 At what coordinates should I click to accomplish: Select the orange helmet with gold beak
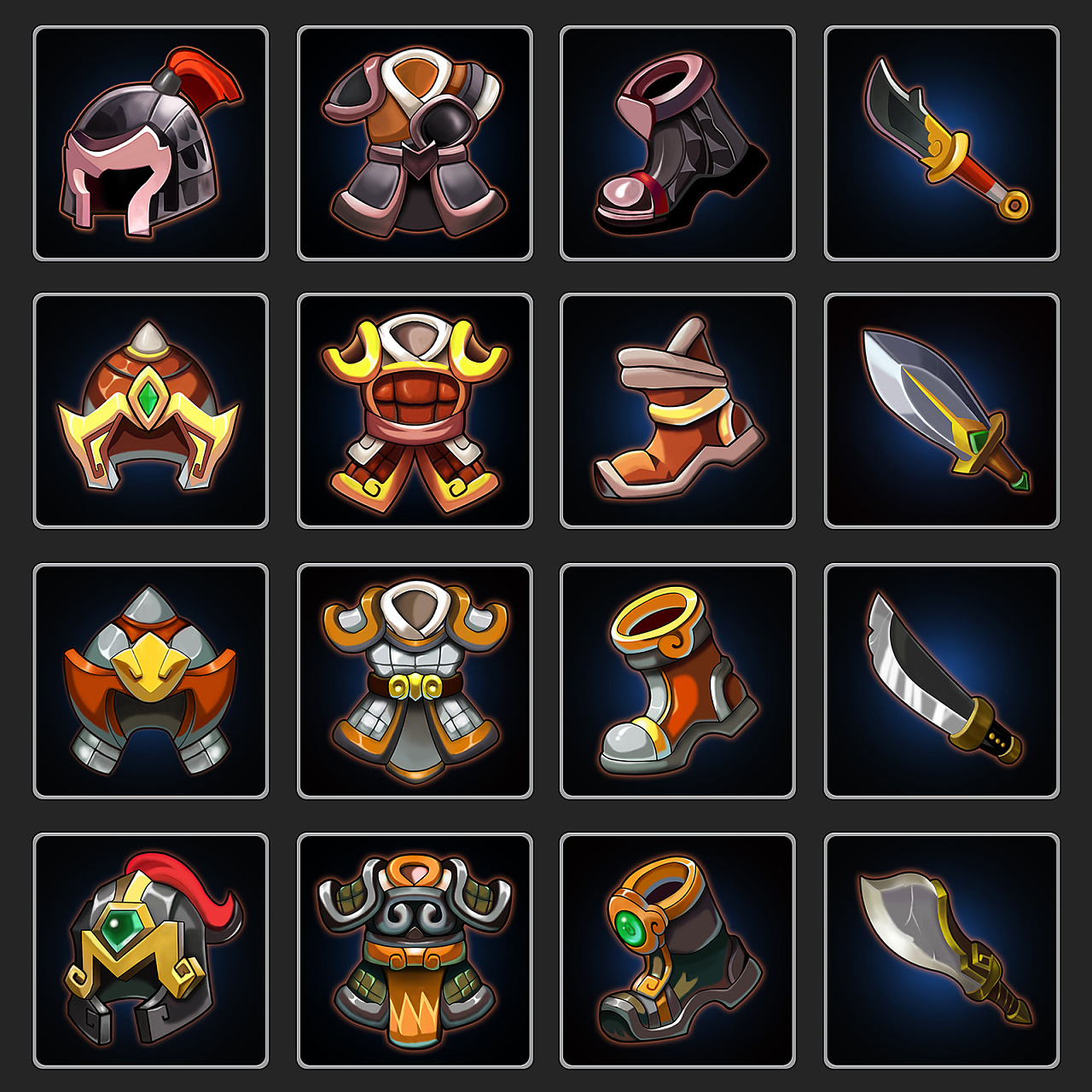point(150,681)
